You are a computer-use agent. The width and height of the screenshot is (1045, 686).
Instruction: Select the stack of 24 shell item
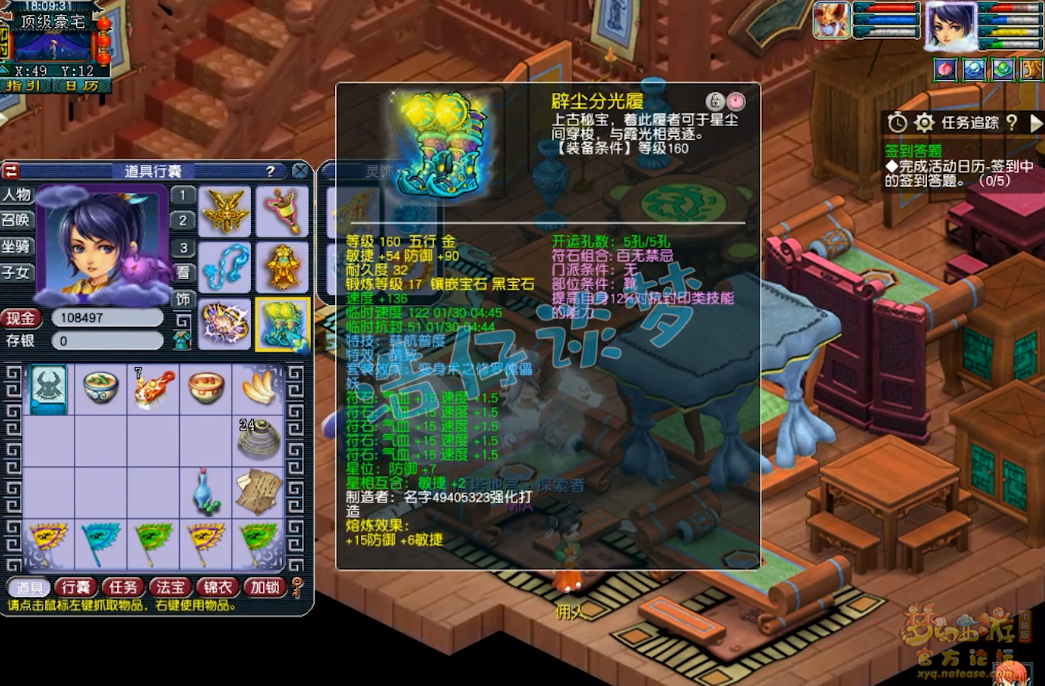[258, 438]
